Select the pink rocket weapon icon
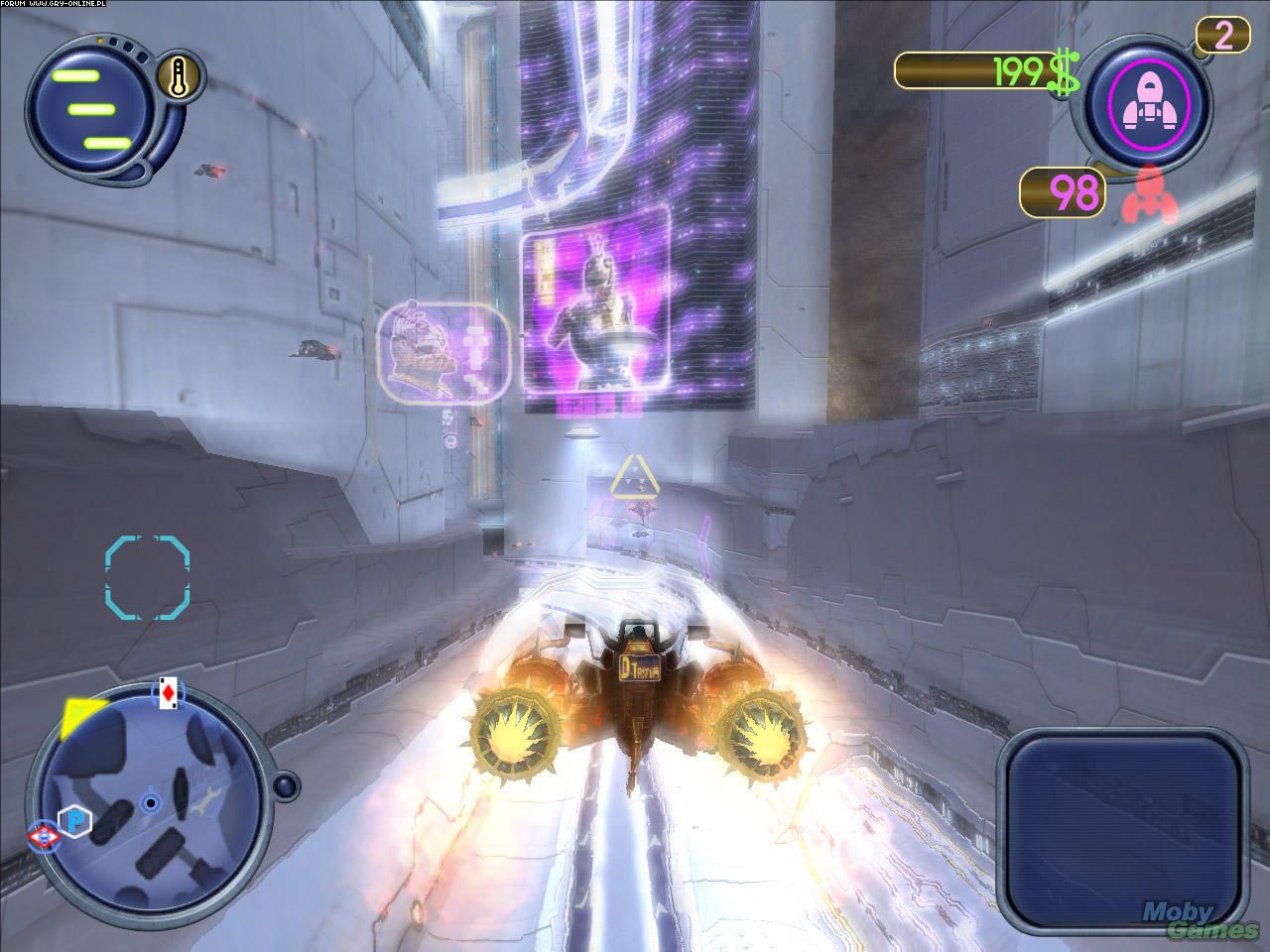The image size is (1270, 952). click(x=1147, y=102)
